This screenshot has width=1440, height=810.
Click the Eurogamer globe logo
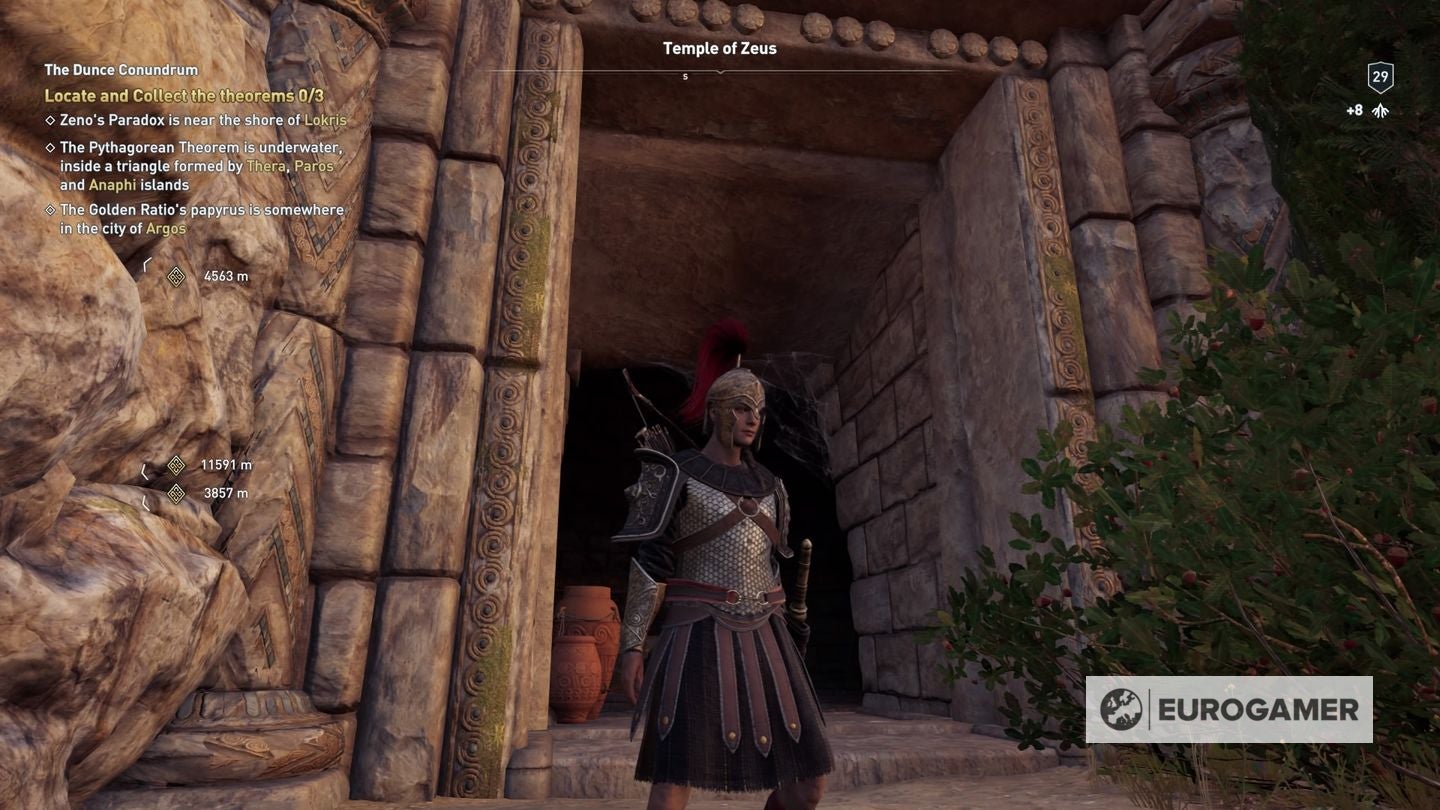pyautogui.click(x=1122, y=710)
